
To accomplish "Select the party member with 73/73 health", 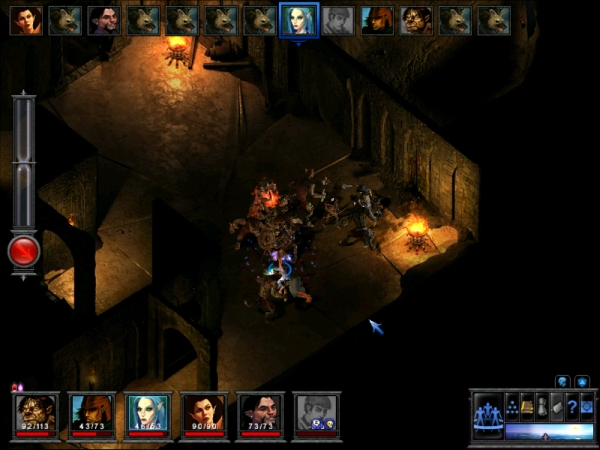I will [x=260, y=412].
